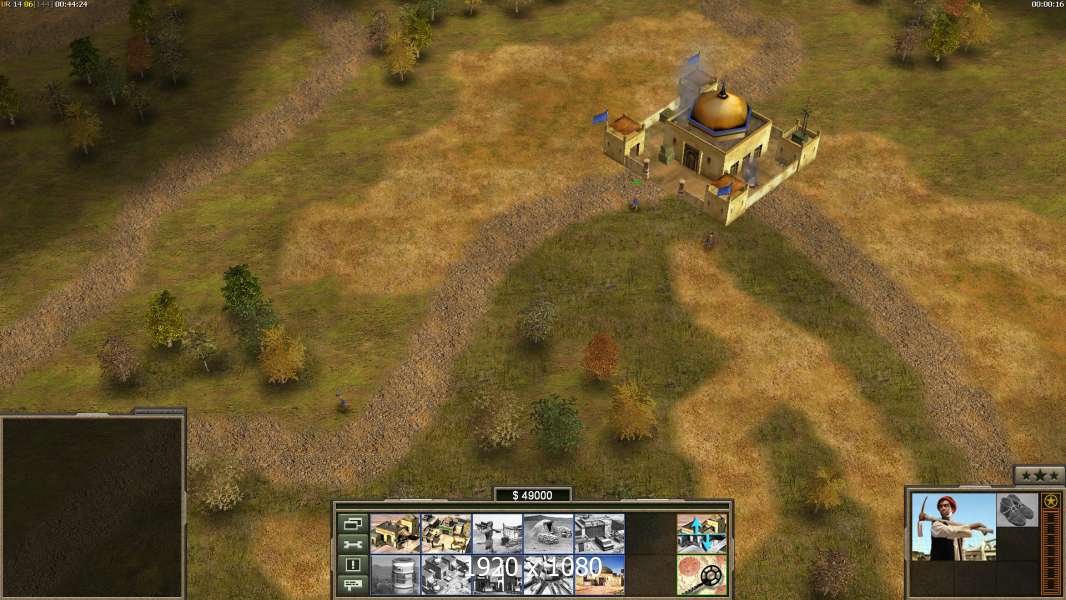Select the greyed statue structure icon
The width and height of the screenshot is (1066, 600).
pyautogui.click(x=497, y=533)
